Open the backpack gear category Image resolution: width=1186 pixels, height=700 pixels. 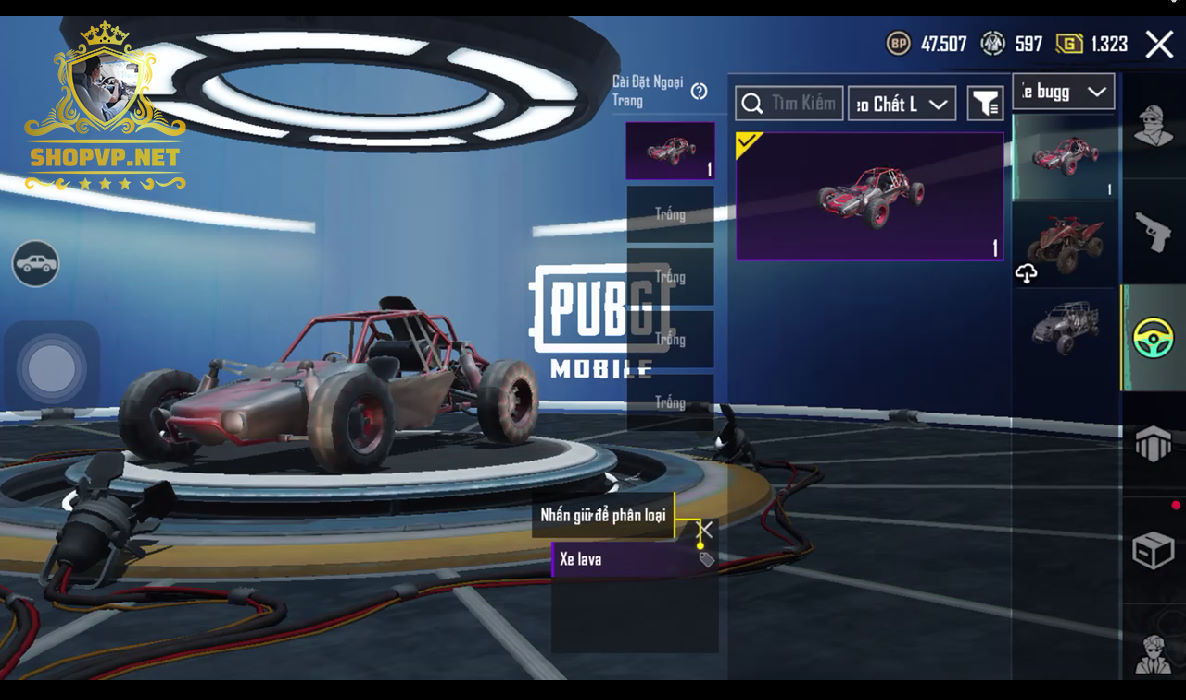[x=1153, y=443]
